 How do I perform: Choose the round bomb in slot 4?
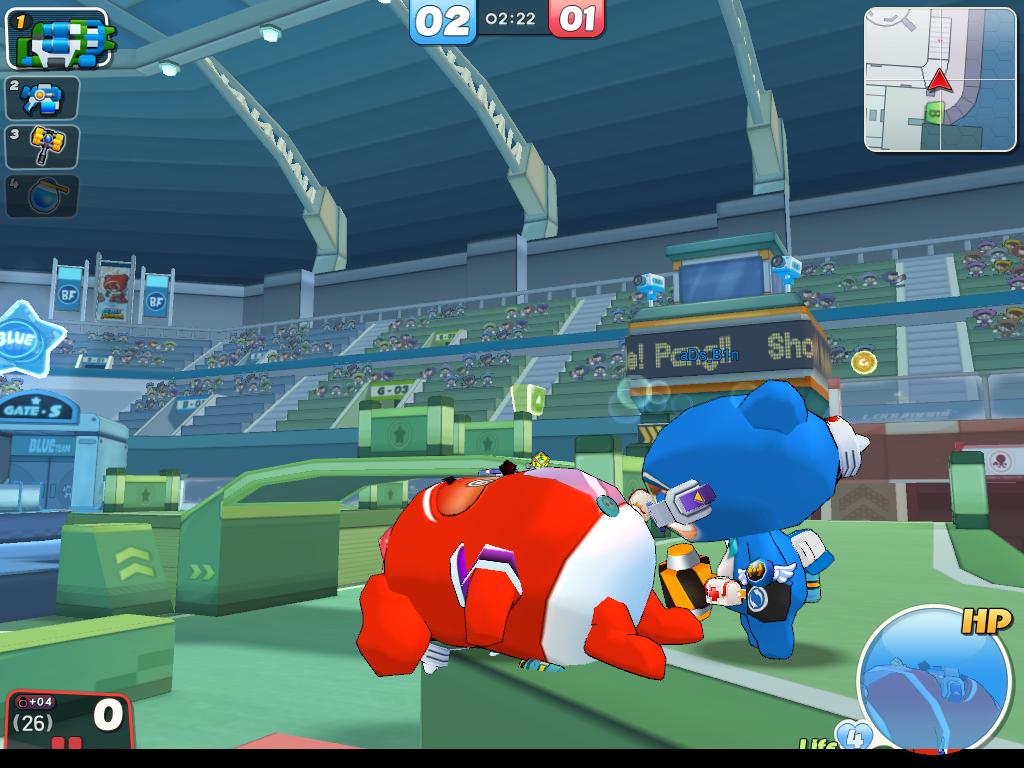point(43,195)
